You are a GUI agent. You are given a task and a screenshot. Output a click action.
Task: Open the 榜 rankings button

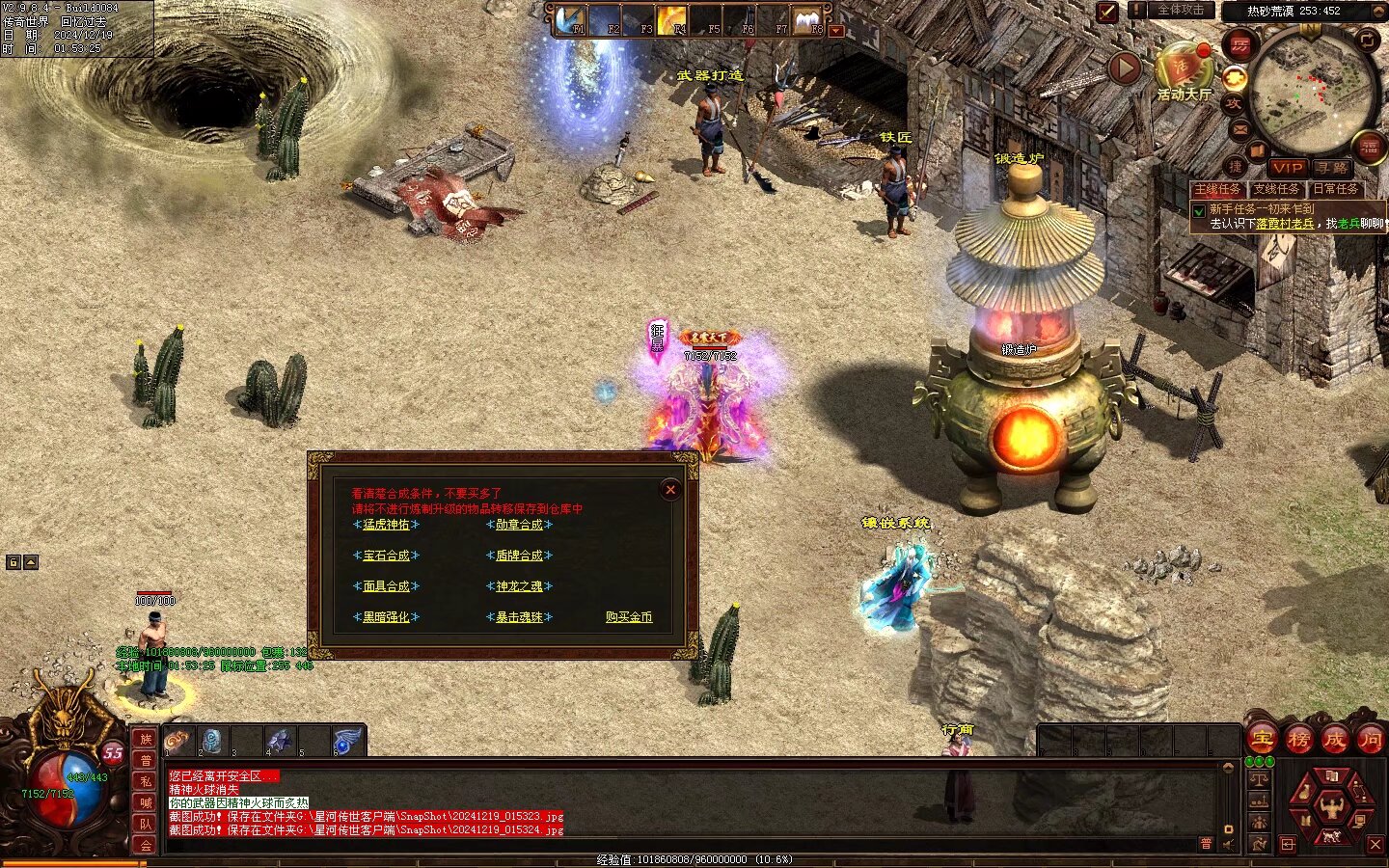(1298, 740)
